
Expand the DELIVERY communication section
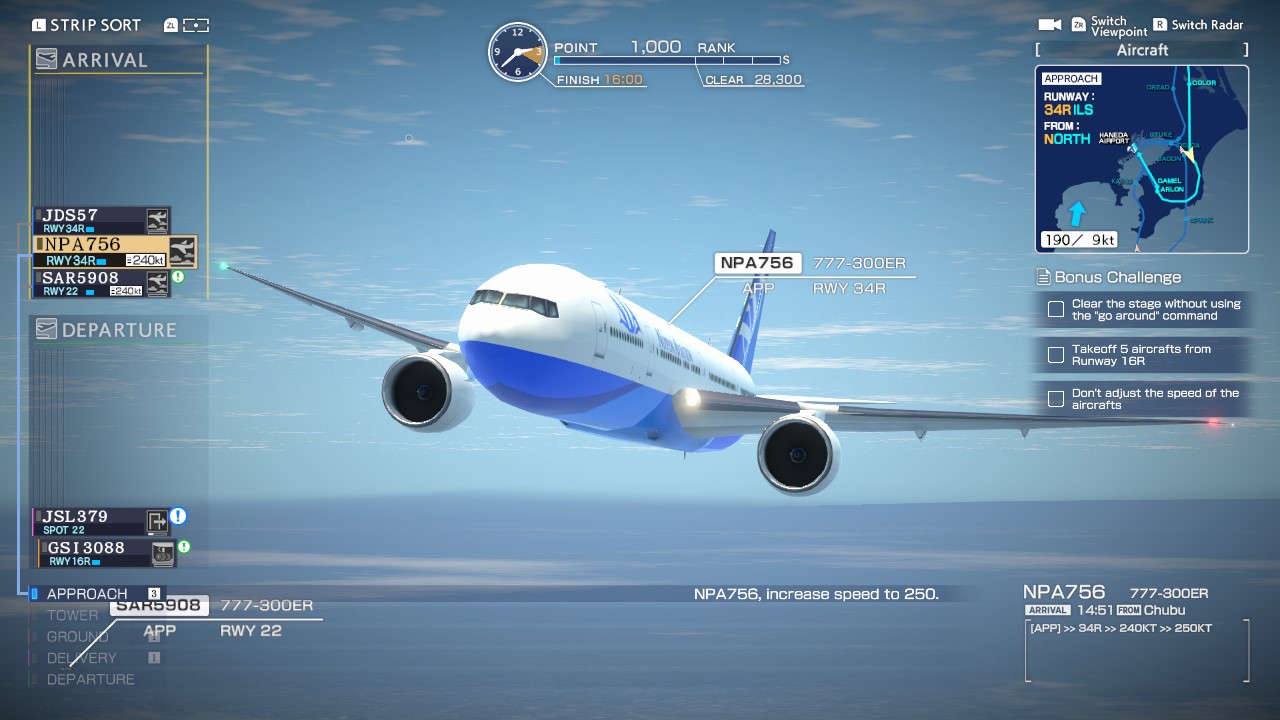79,657
